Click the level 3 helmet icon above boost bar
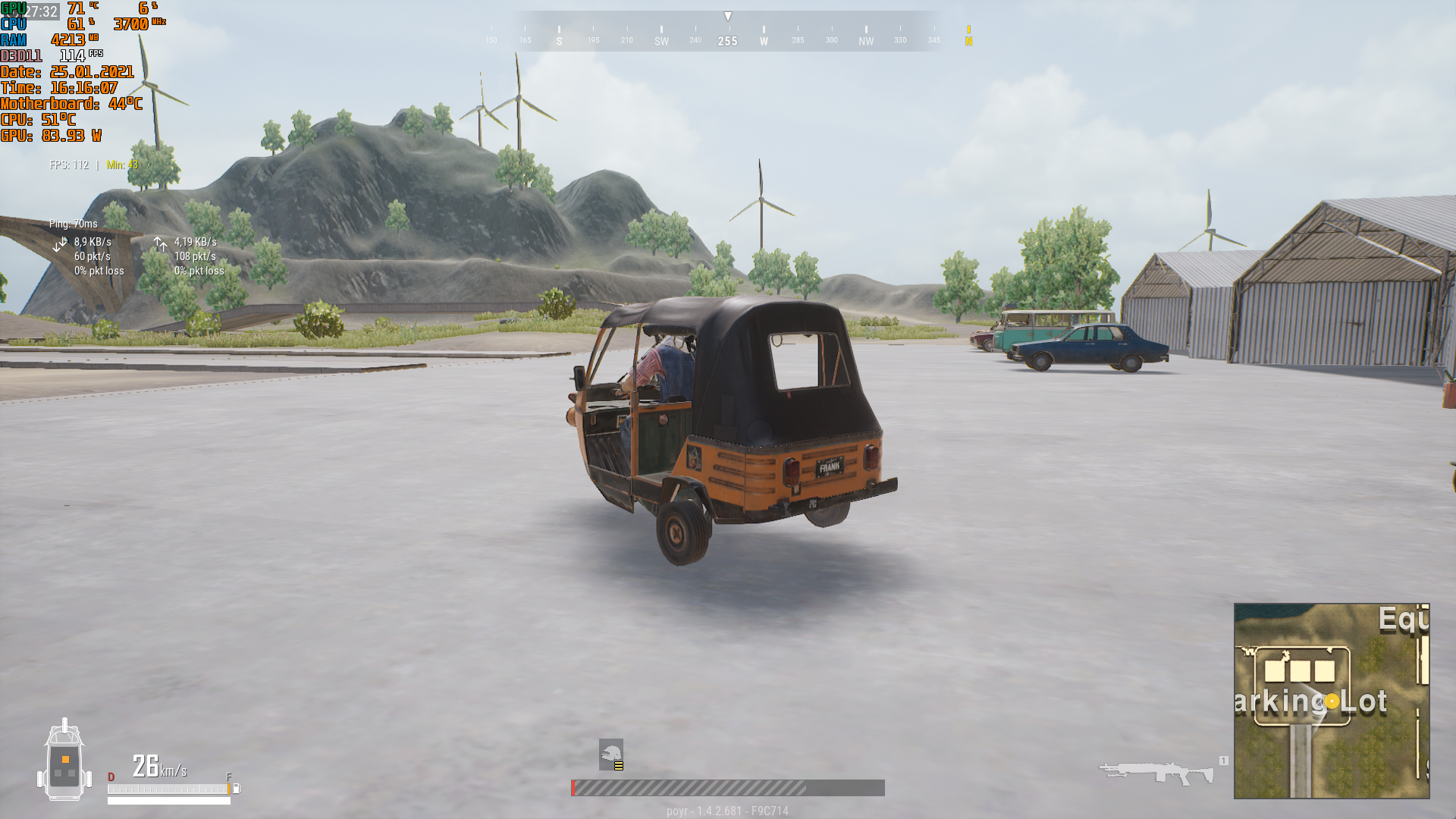The width and height of the screenshot is (1456, 819). coord(611,752)
